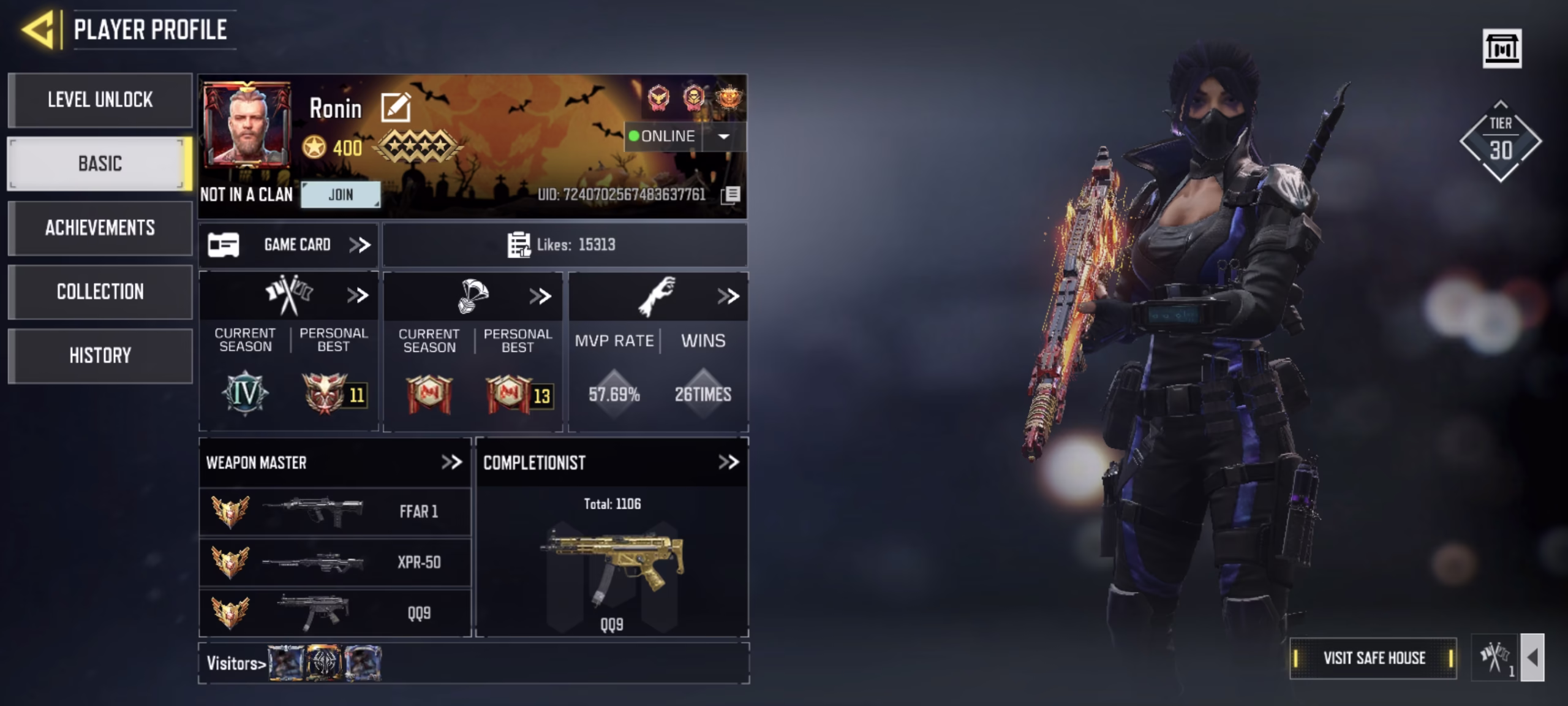Open the Tier 30 badge
Viewport: 1568px width, 706px height.
(x=1500, y=141)
